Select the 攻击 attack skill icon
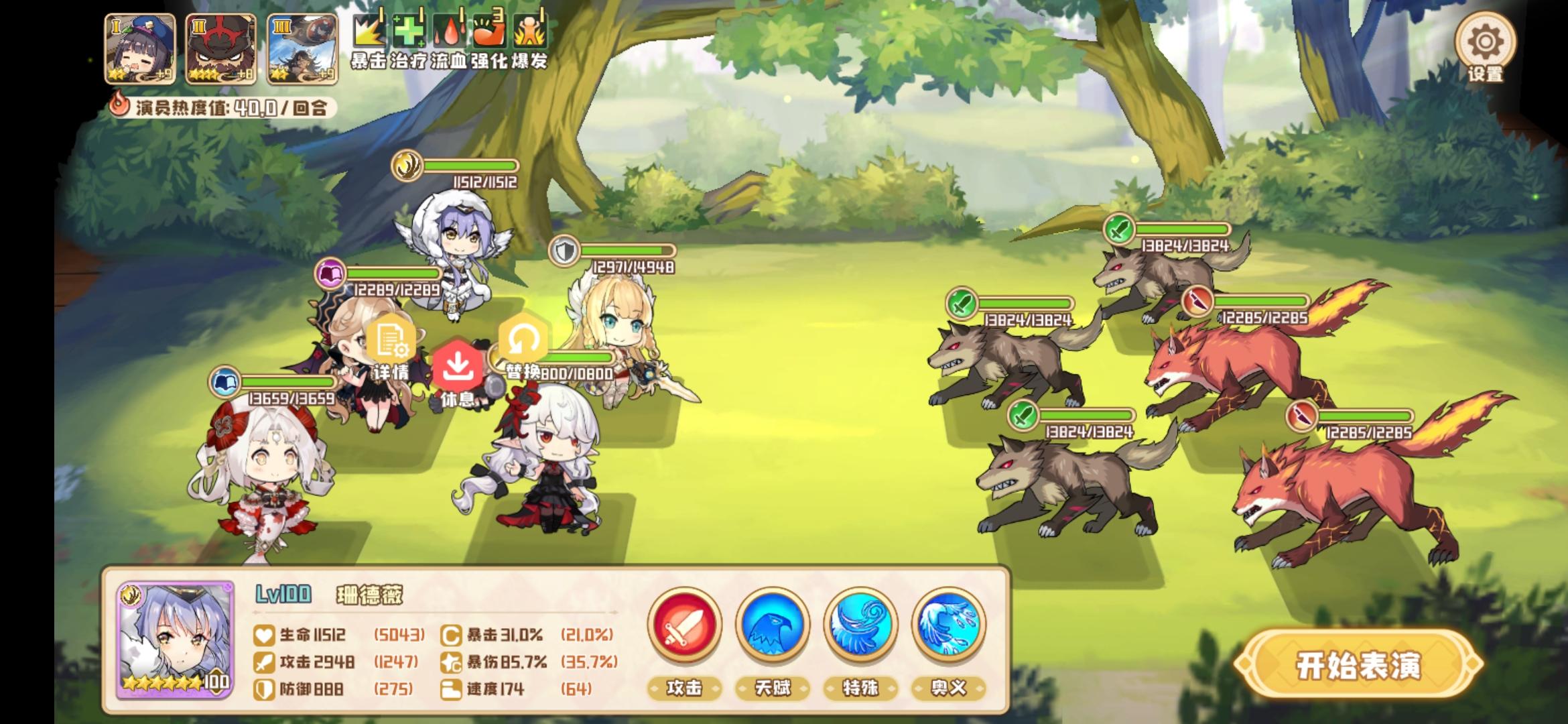 click(684, 628)
